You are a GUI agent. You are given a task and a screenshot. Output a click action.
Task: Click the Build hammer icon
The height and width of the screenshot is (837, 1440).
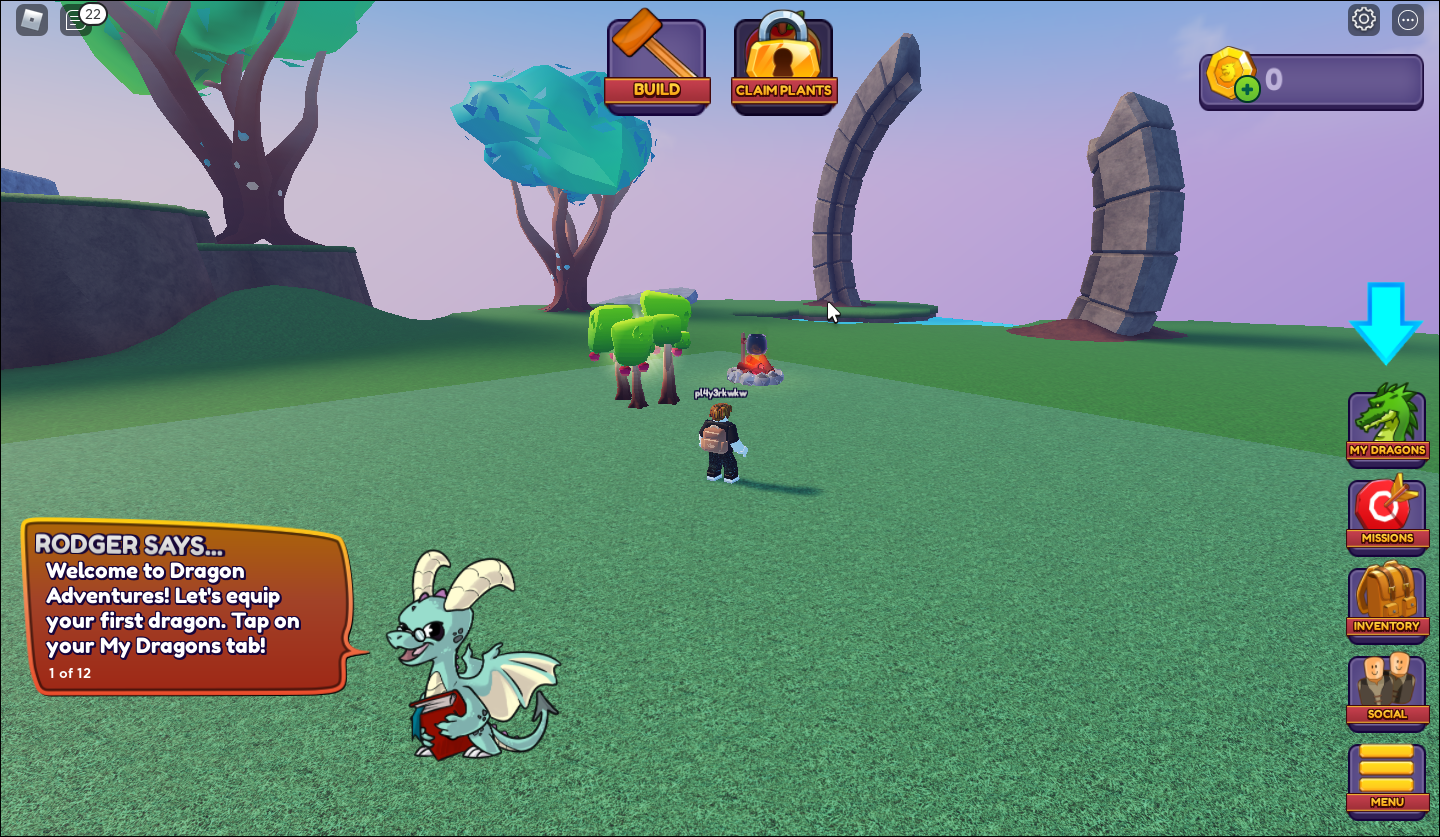pyautogui.click(x=657, y=60)
